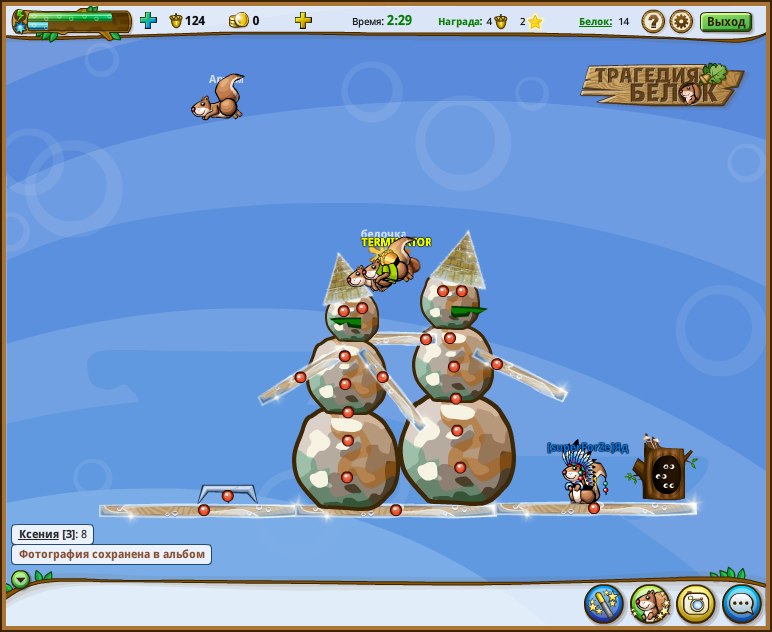Click player name Ксения in chat
The height and width of the screenshot is (632, 772).
(x=39, y=534)
